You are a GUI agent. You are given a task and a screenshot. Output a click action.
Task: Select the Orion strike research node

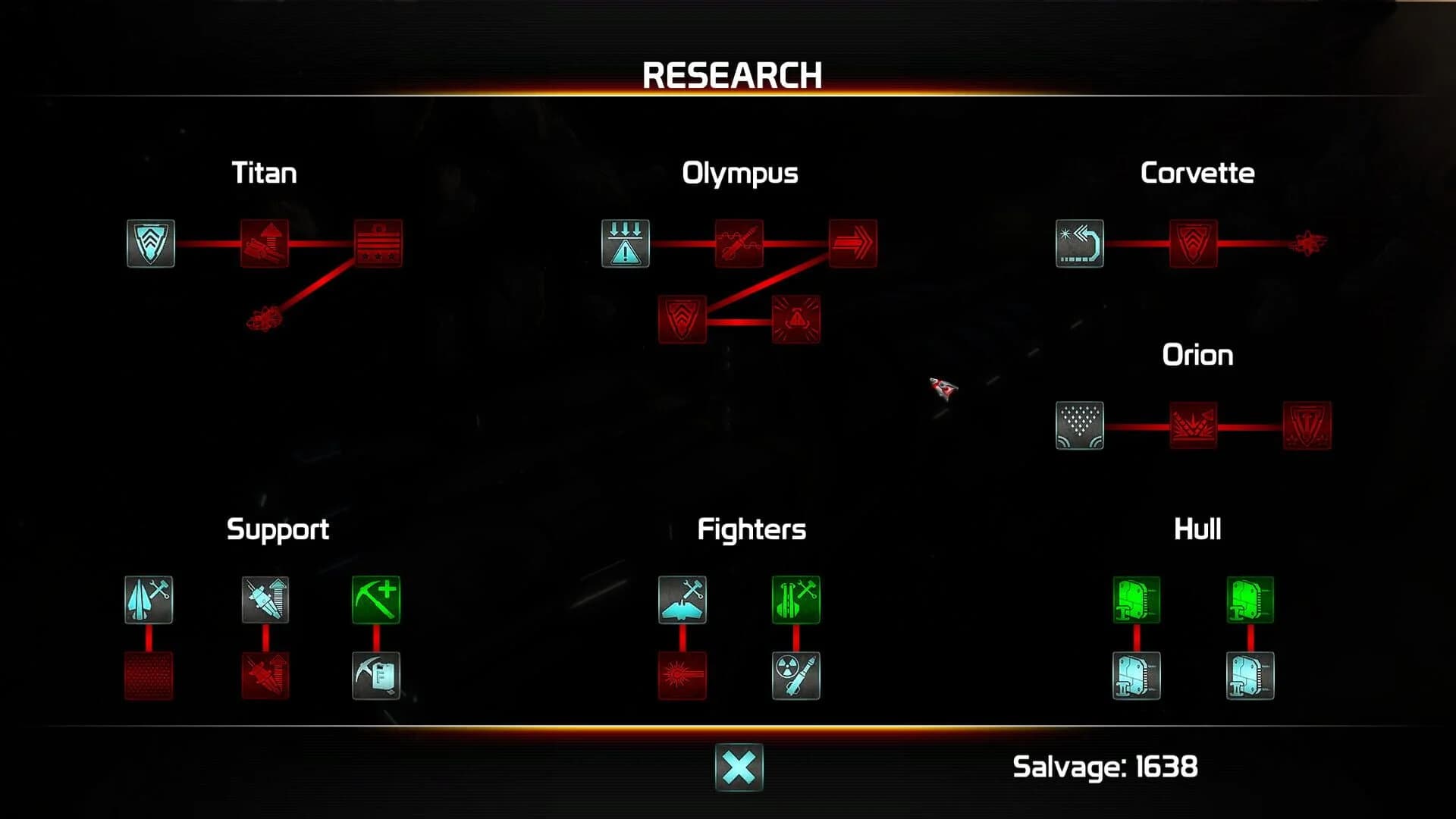pos(1194,426)
